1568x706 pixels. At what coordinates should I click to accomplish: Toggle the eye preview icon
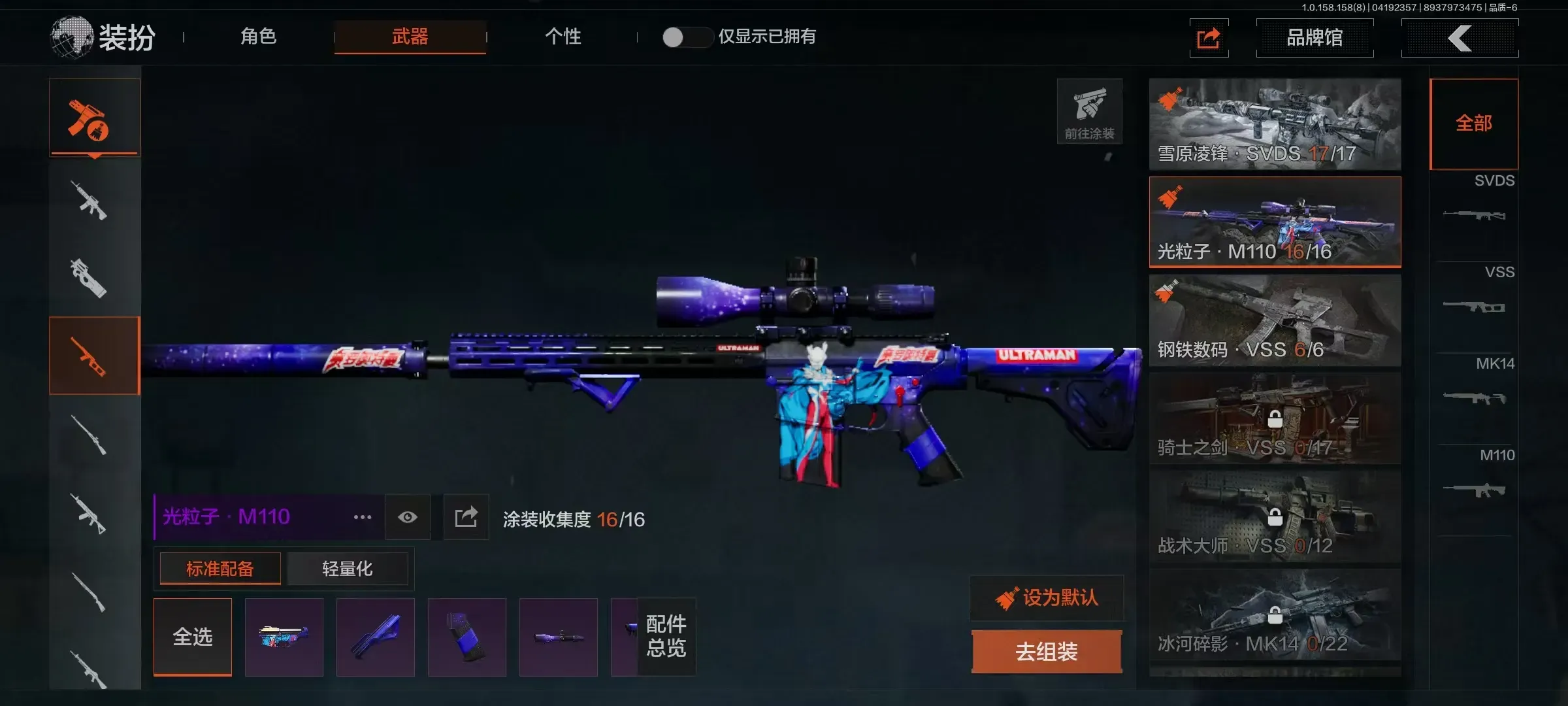pos(408,517)
